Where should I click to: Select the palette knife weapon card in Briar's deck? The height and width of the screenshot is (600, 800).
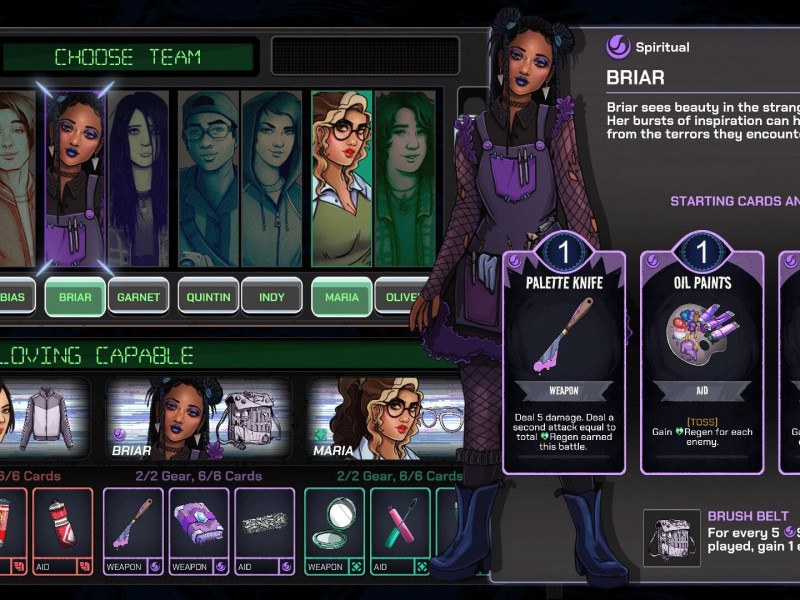[133, 531]
